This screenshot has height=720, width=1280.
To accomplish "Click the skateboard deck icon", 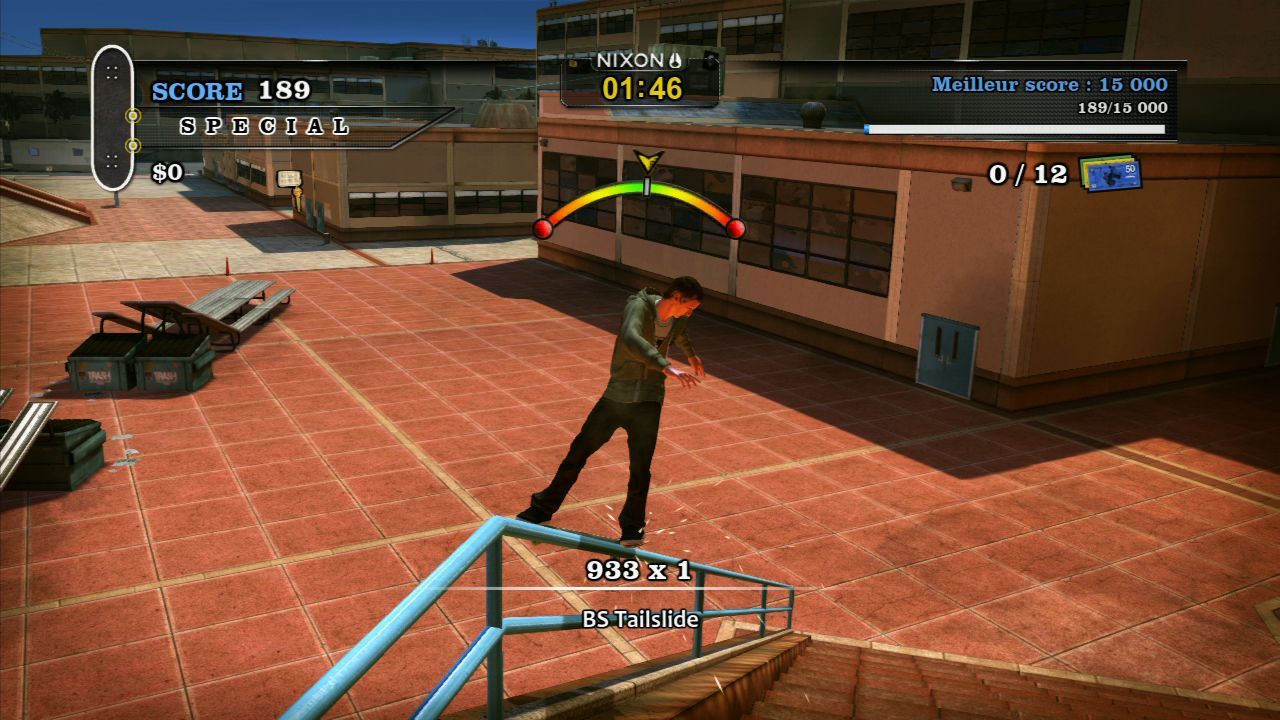I will click(112, 118).
